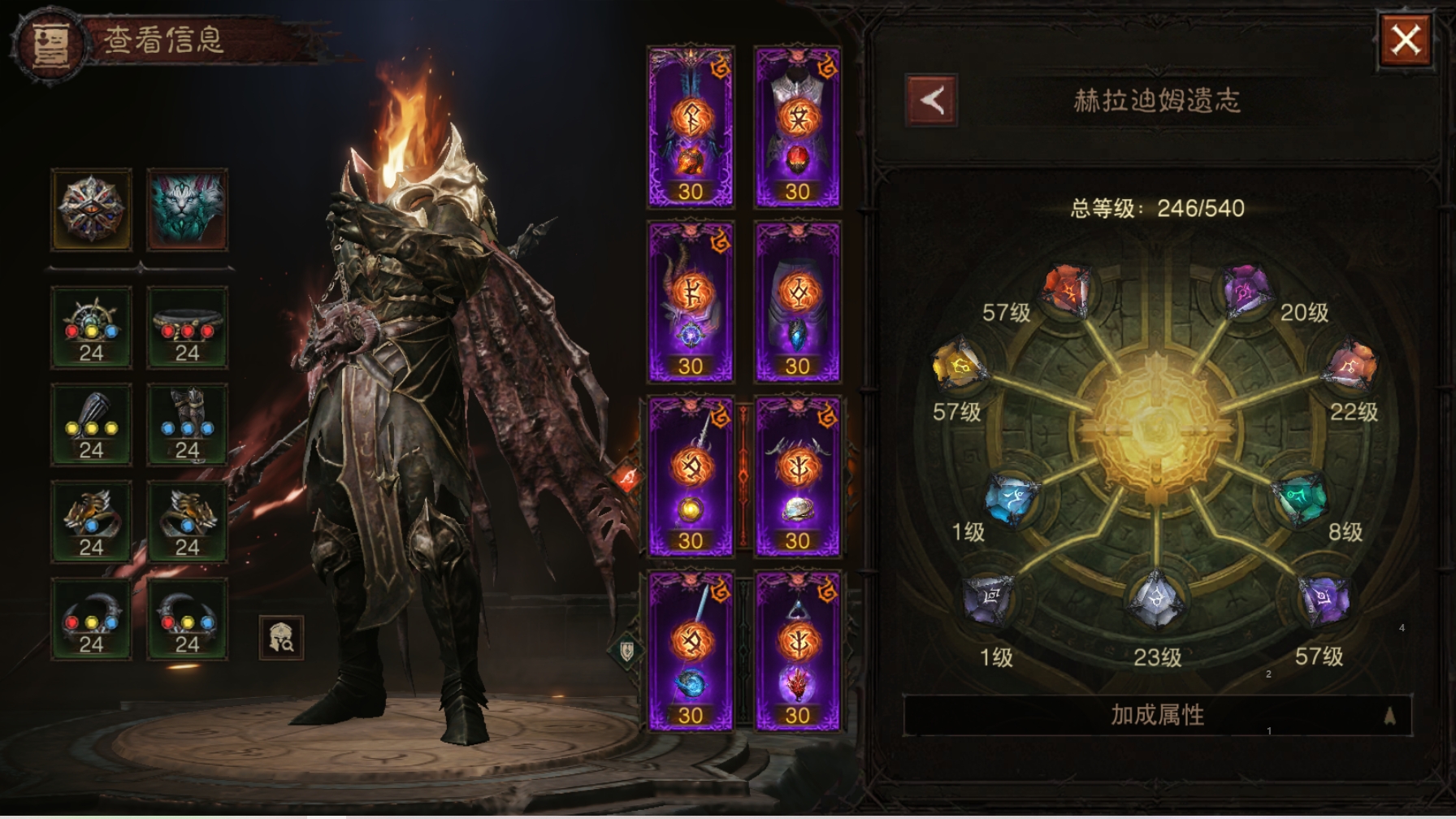
Task: Click the helmet inspect icon
Action: (x=281, y=638)
